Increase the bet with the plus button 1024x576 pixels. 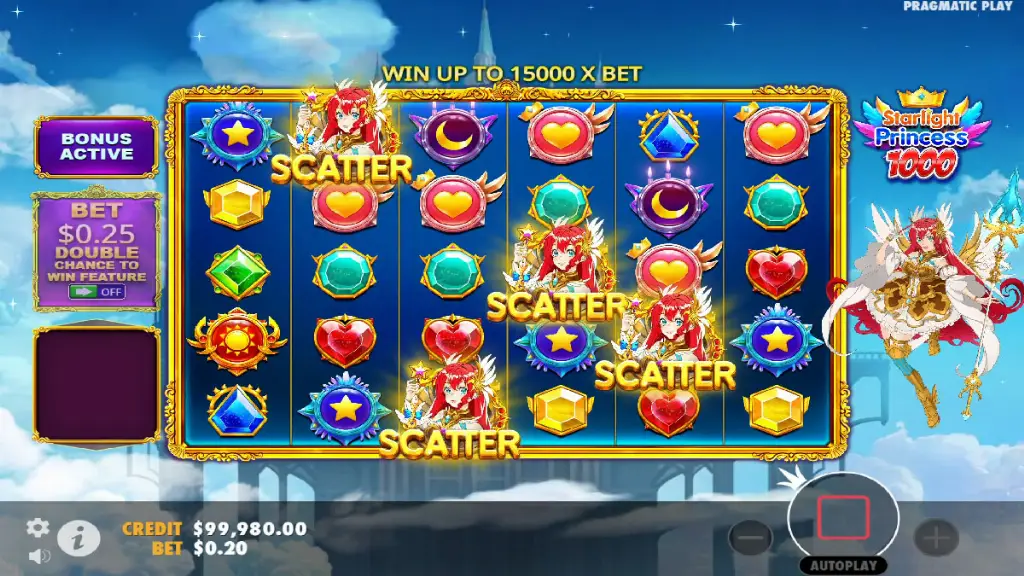point(936,539)
